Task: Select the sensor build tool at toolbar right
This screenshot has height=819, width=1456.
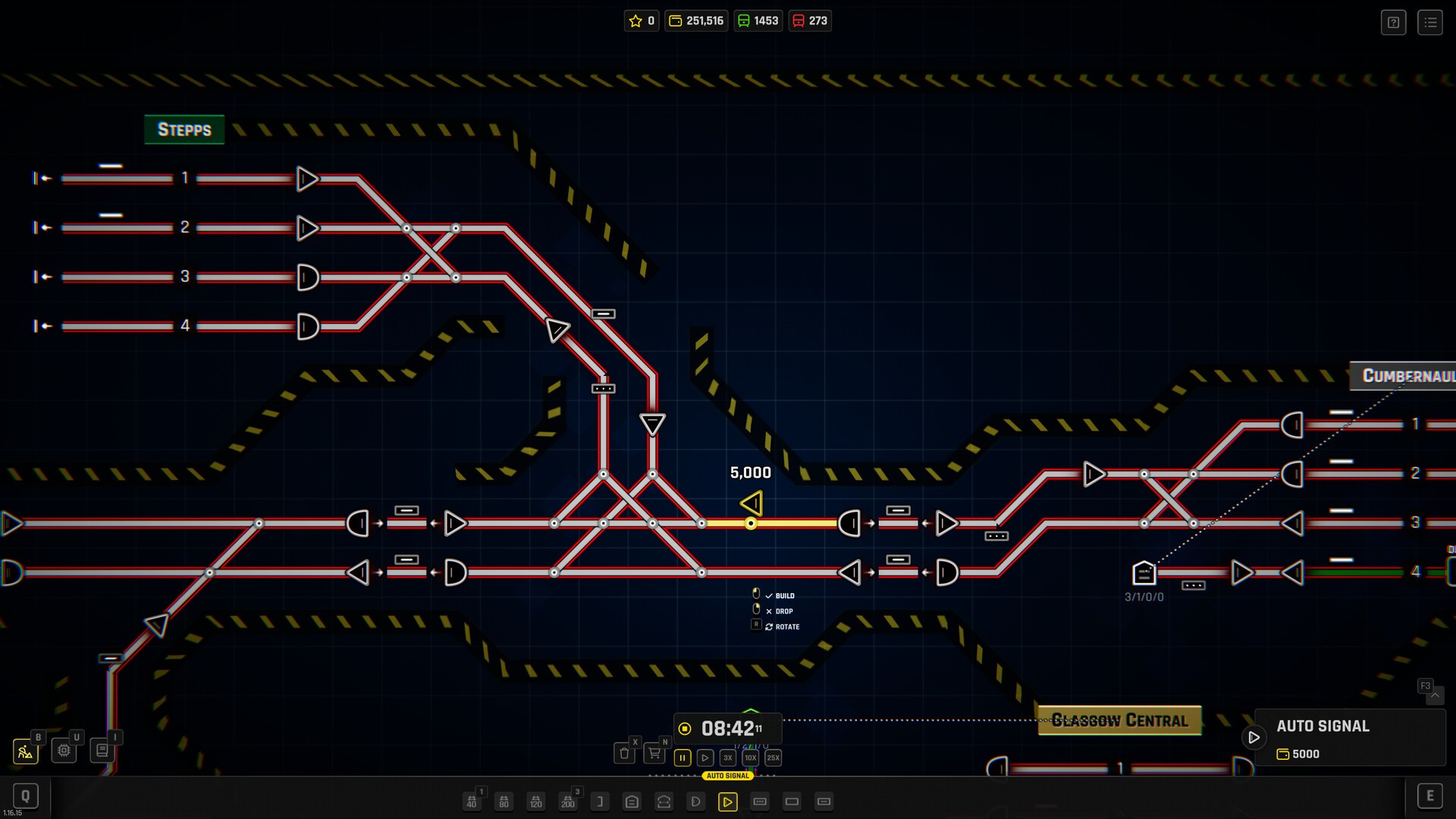Action: click(760, 802)
